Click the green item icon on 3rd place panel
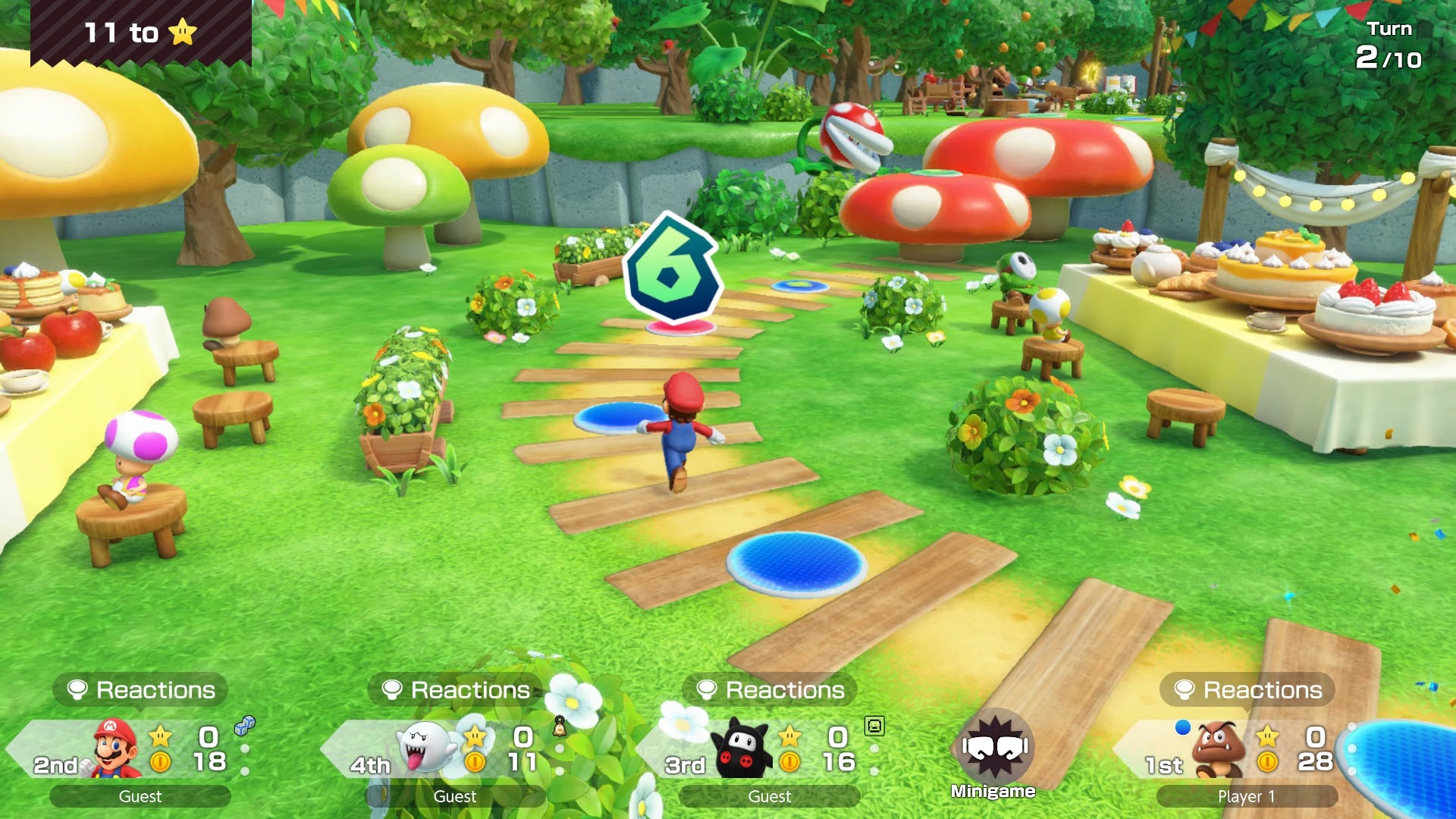Image resolution: width=1456 pixels, height=819 pixels. click(x=874, y=726)
